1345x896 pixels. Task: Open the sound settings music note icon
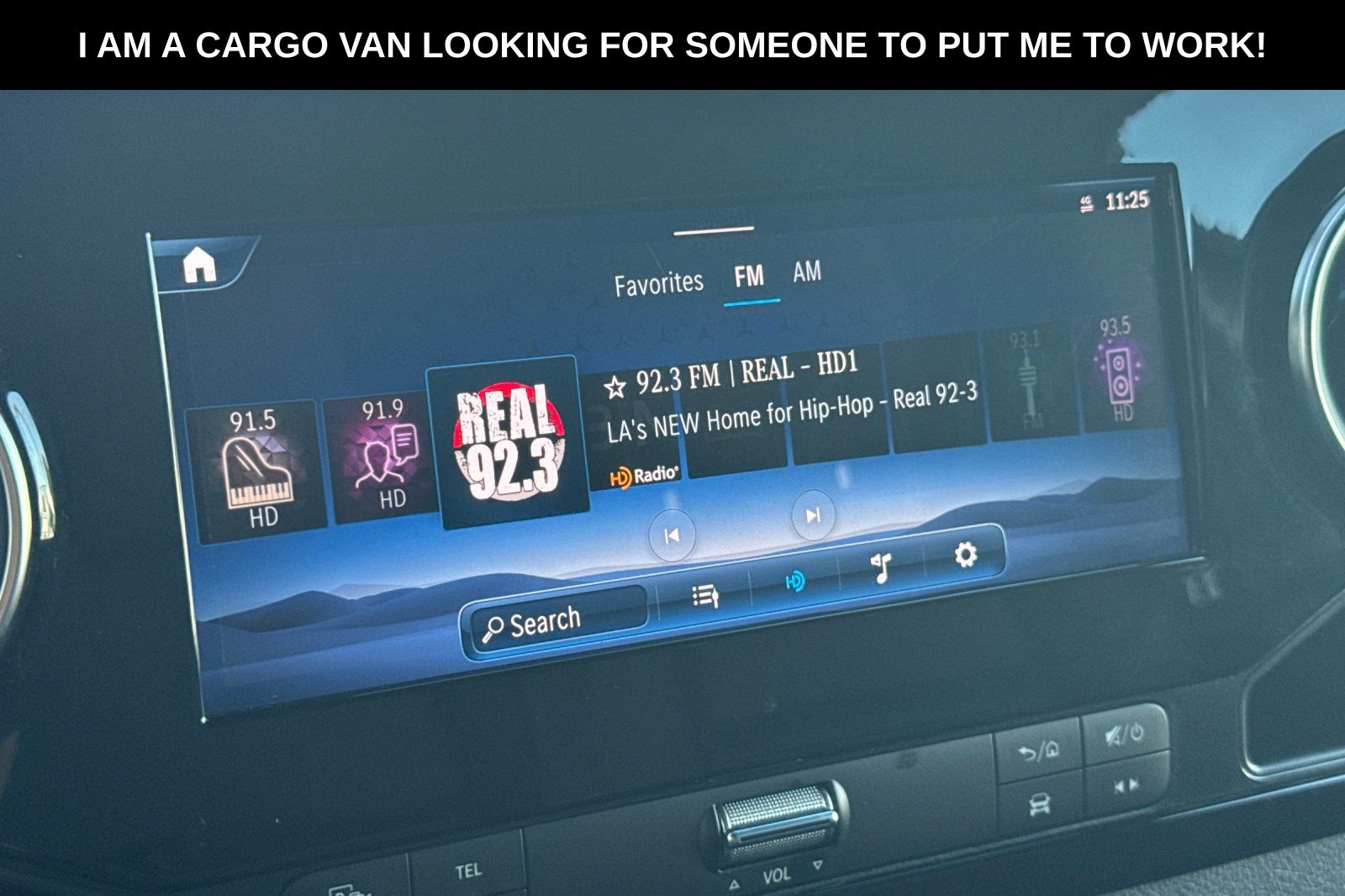pos(880,567)
